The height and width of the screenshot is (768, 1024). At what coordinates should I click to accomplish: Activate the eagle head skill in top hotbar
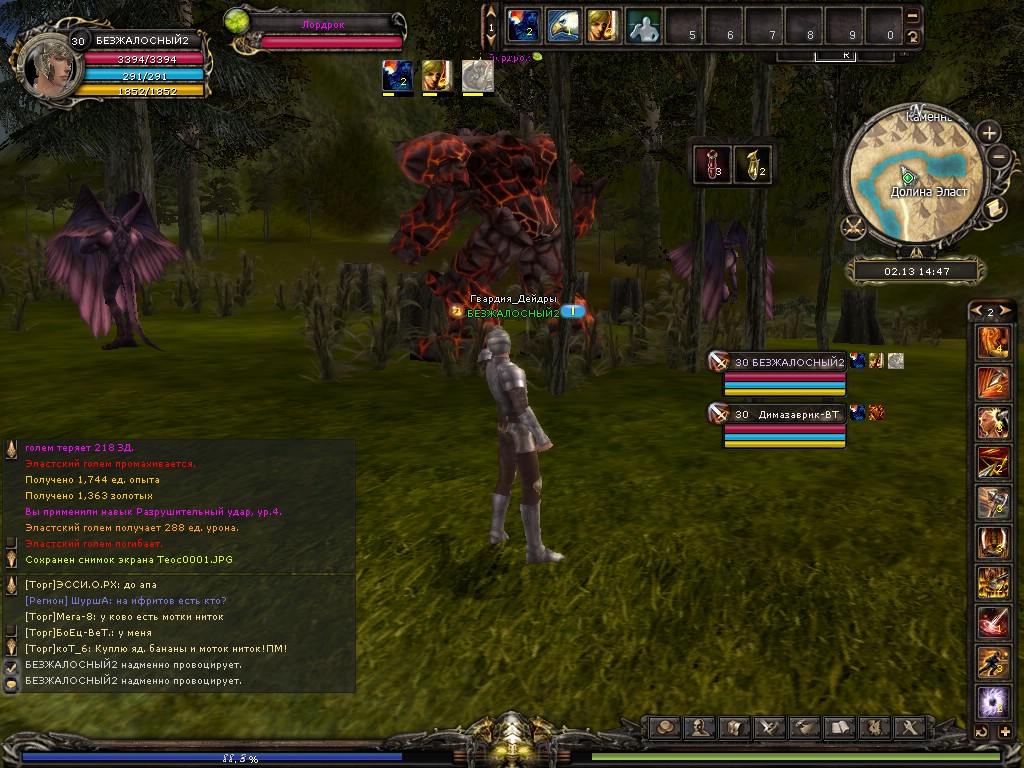pyautogui.click(x=561, y=25)
